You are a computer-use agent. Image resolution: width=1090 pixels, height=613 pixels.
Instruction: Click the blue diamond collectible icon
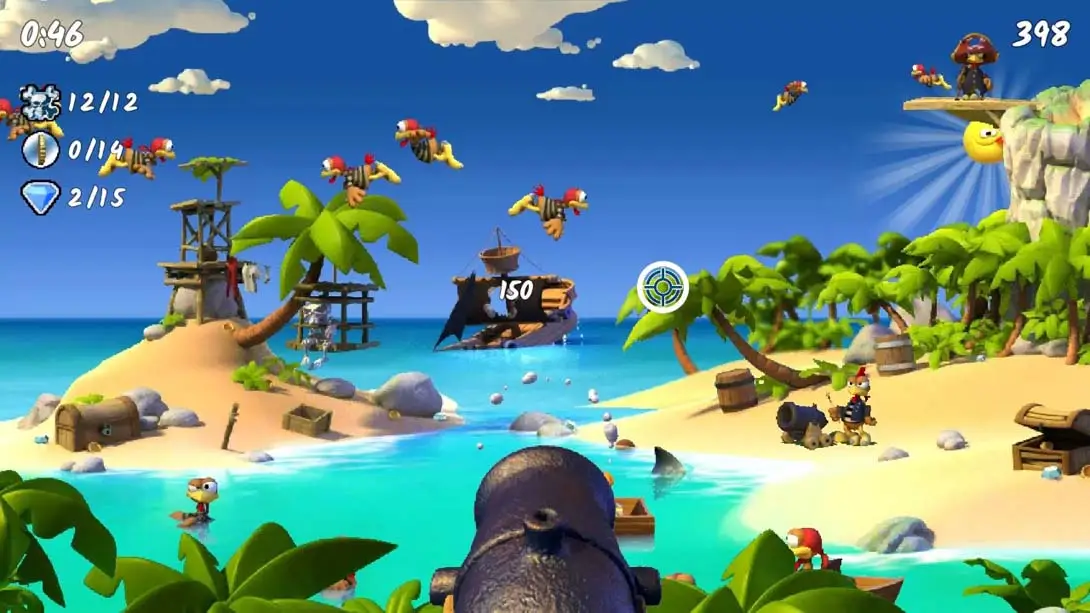click(x=40, y=197)
